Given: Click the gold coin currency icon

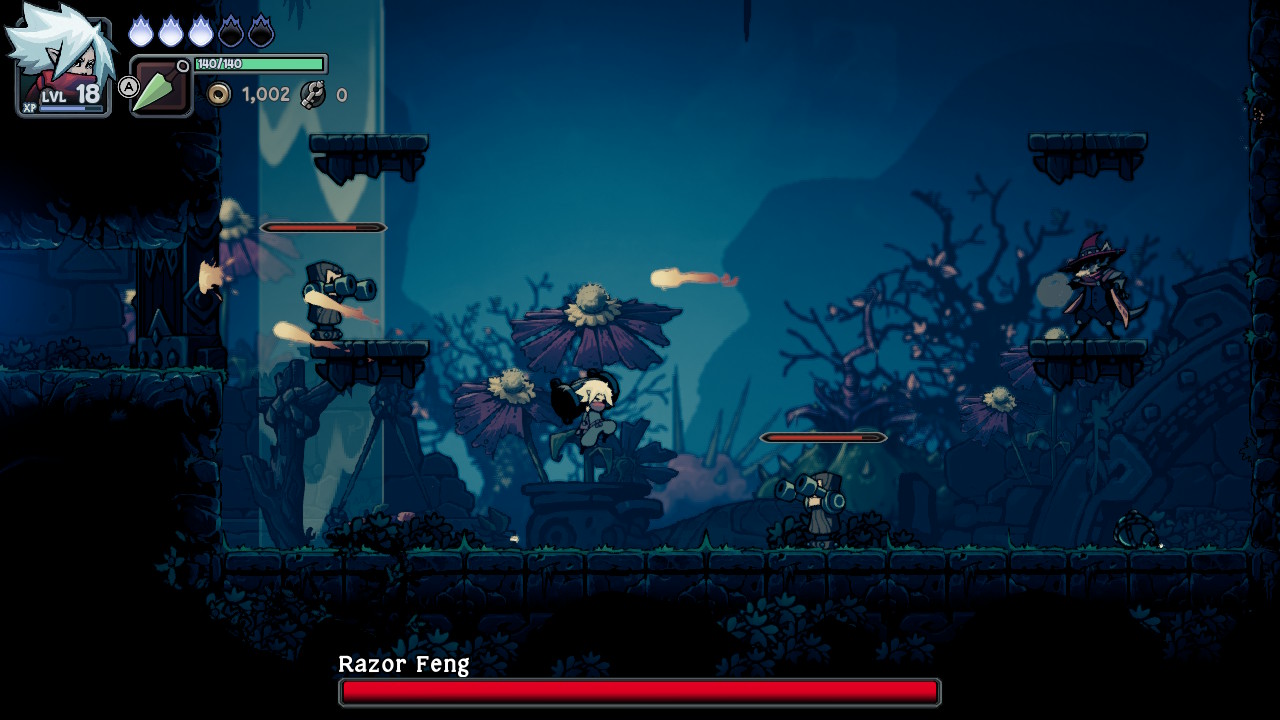Looking at the screenshot, I should click(x=218, y=94).
